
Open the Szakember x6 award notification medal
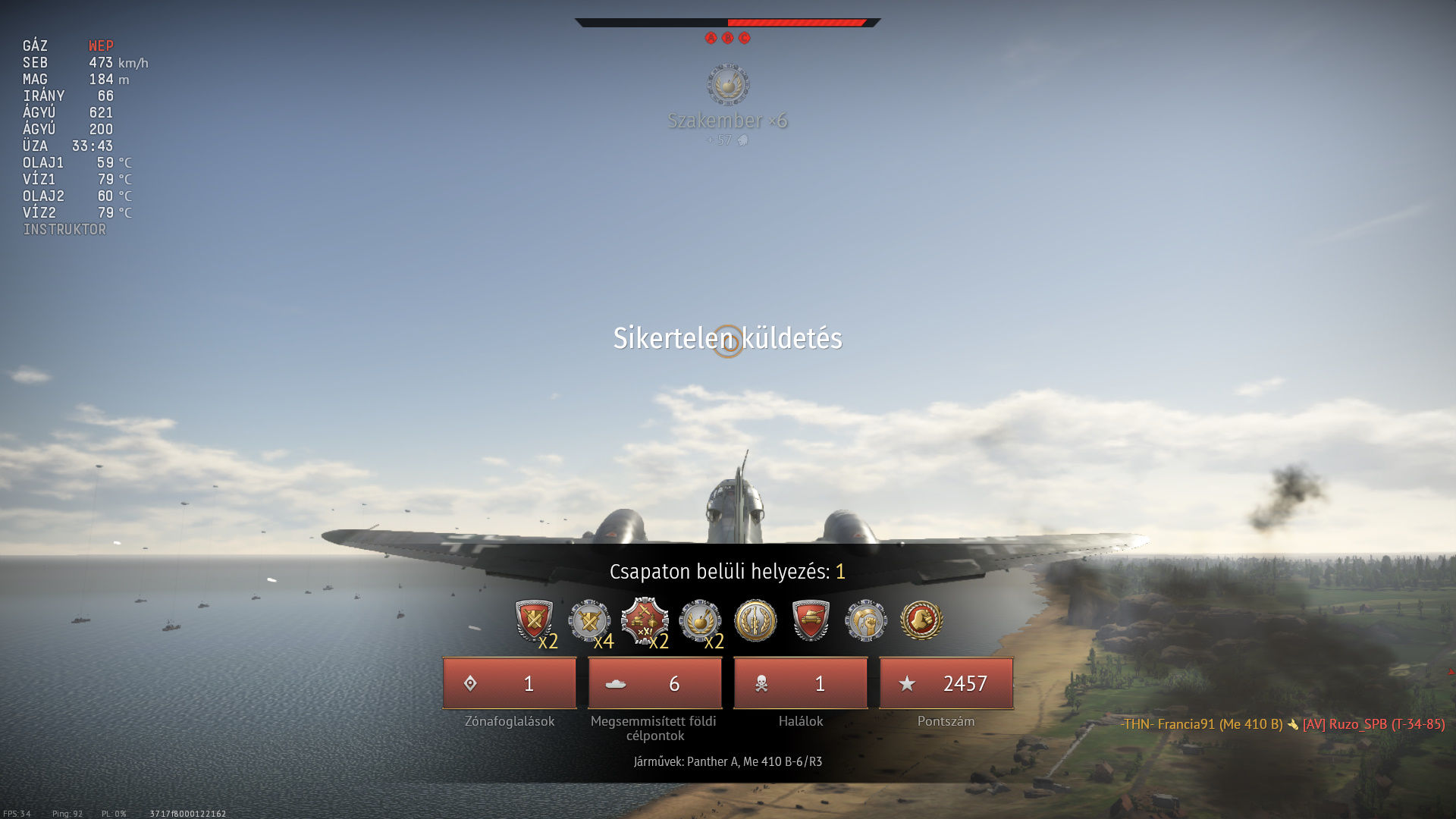pos(728,85)
